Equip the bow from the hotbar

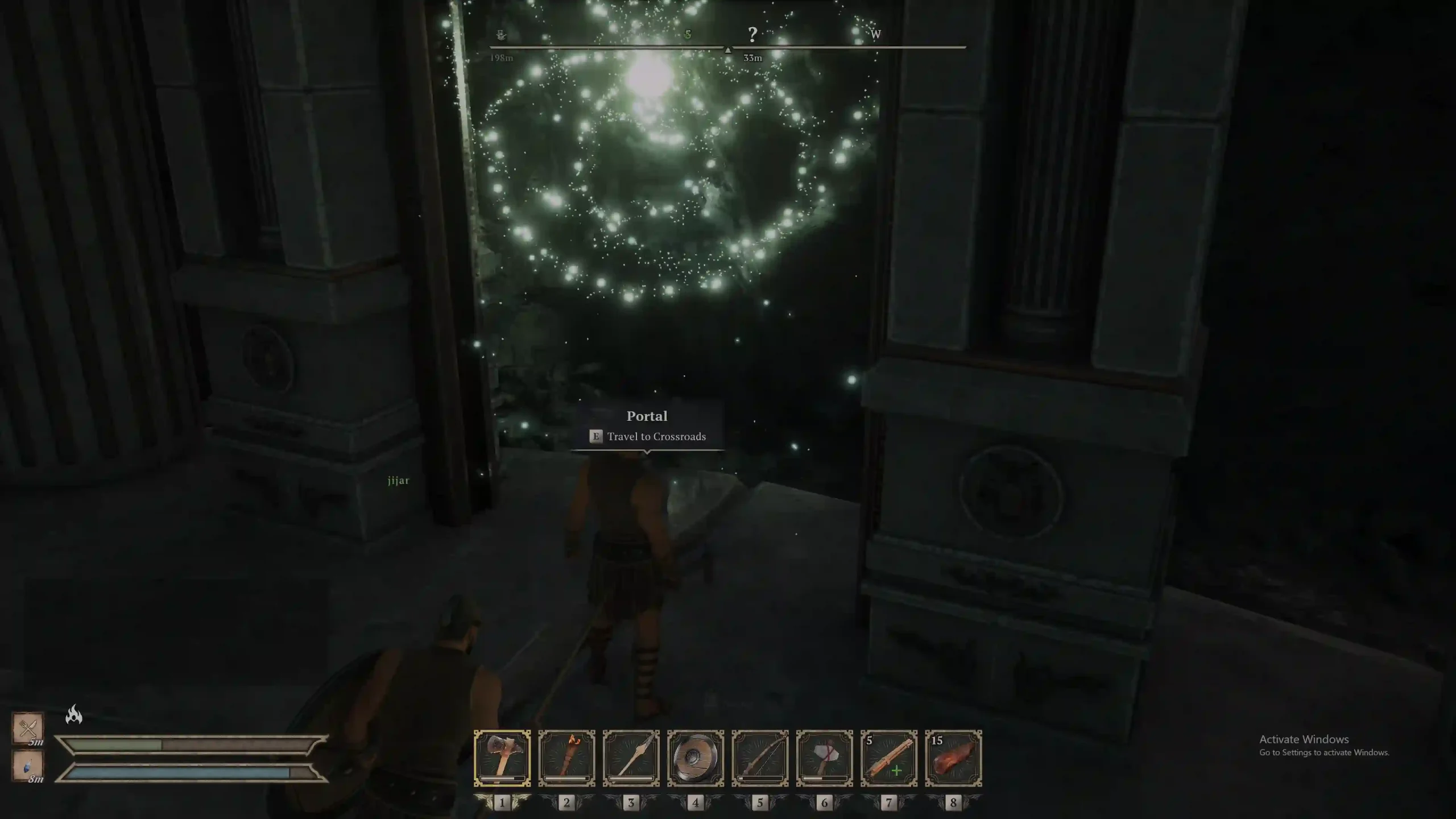point(760,758)
